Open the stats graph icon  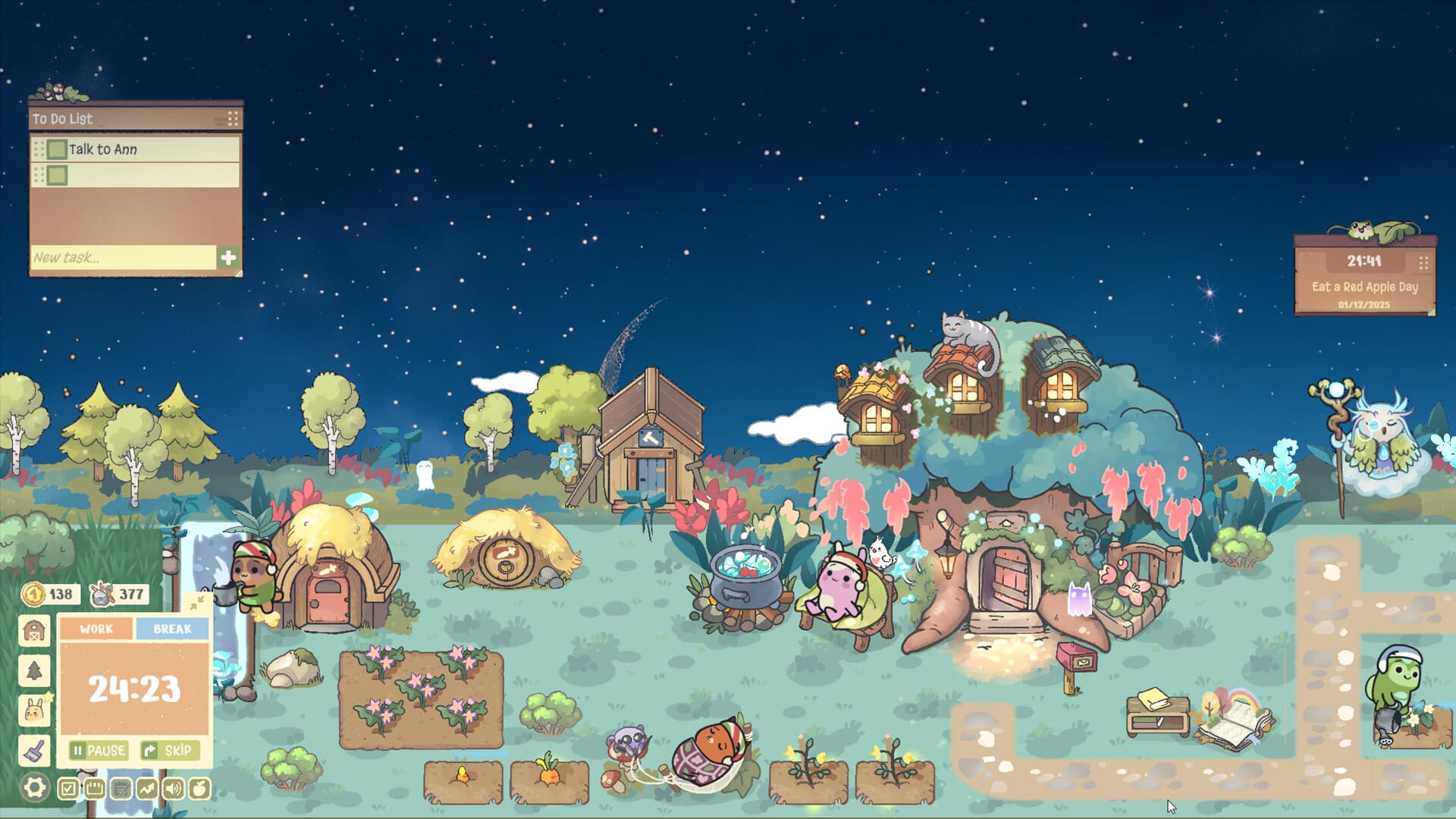tap(147, 789)
